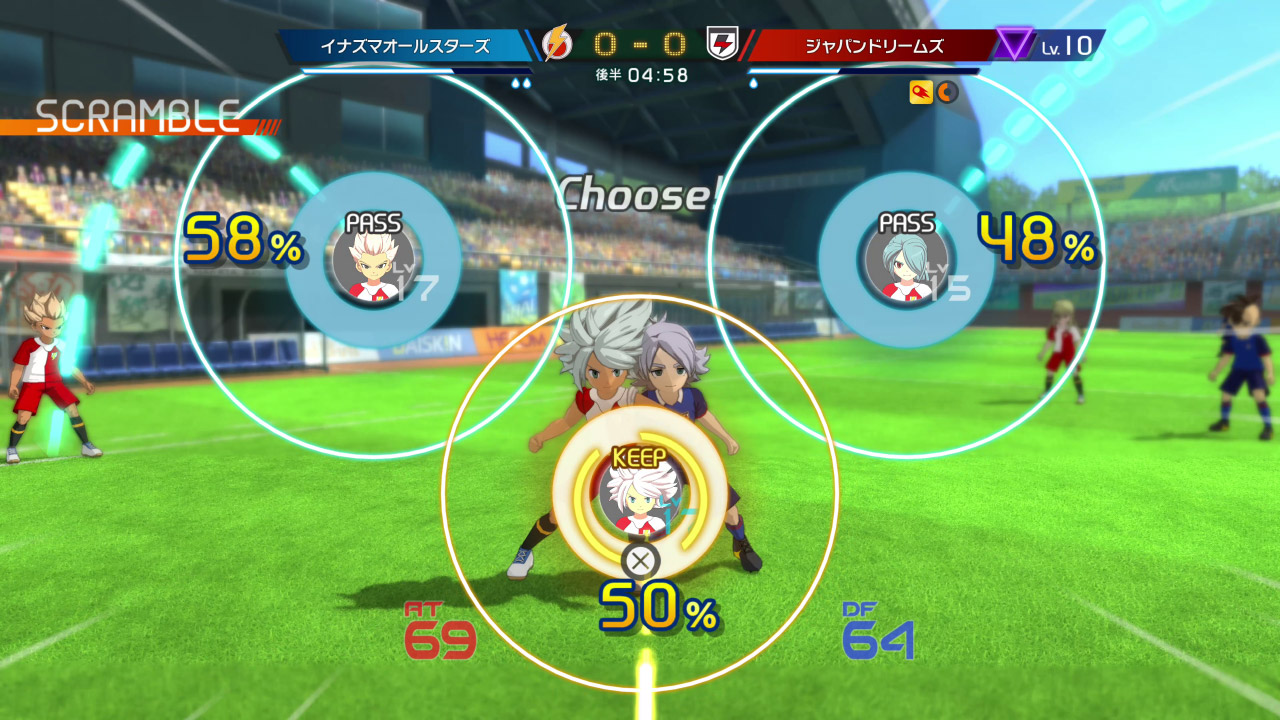
Task: Choose the 58% PASS option
Action: pos(373,260)
